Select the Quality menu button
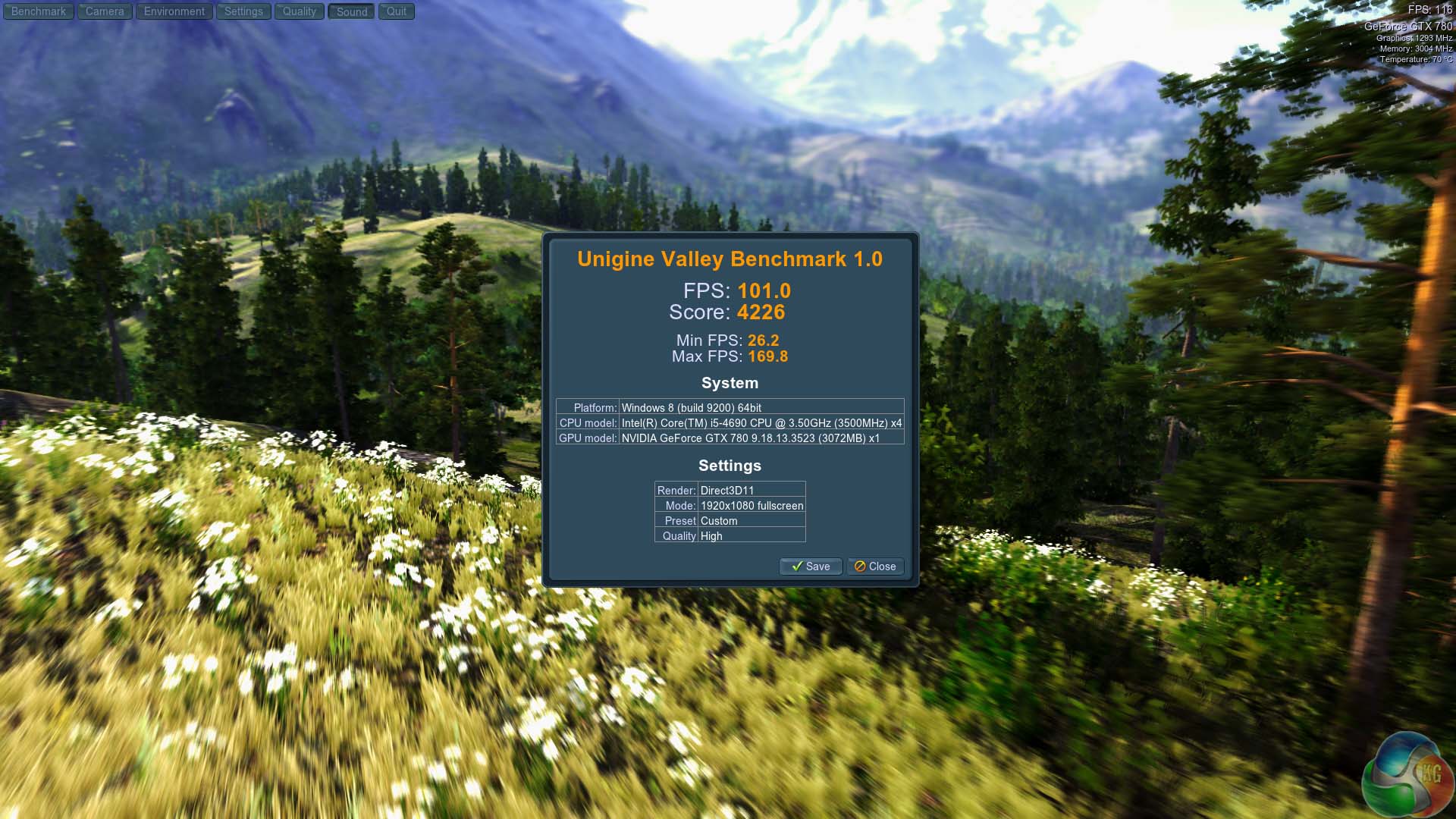 click(300, 11)
